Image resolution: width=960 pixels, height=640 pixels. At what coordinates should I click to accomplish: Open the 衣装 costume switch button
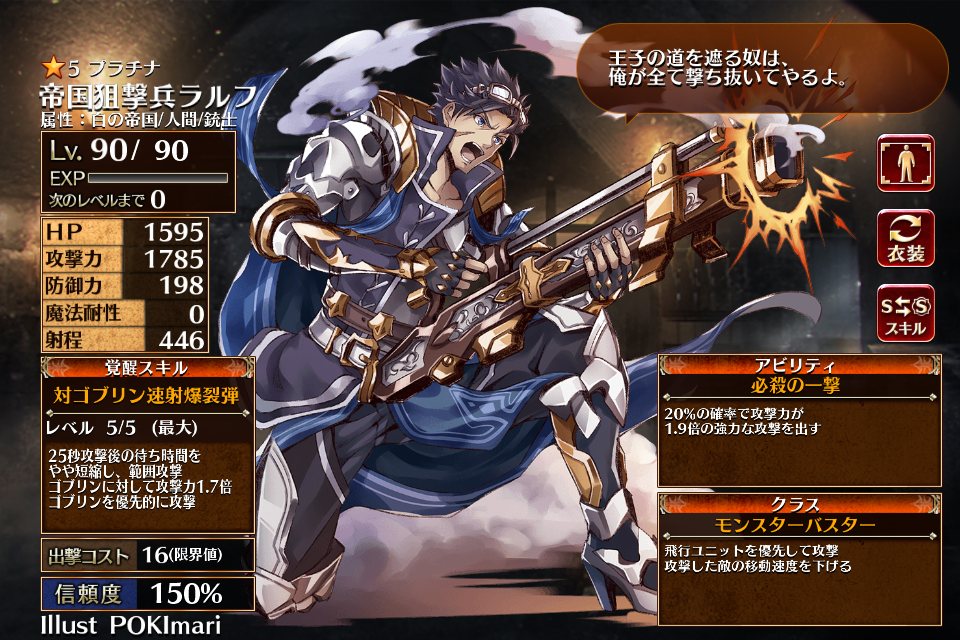coord(905,238)
